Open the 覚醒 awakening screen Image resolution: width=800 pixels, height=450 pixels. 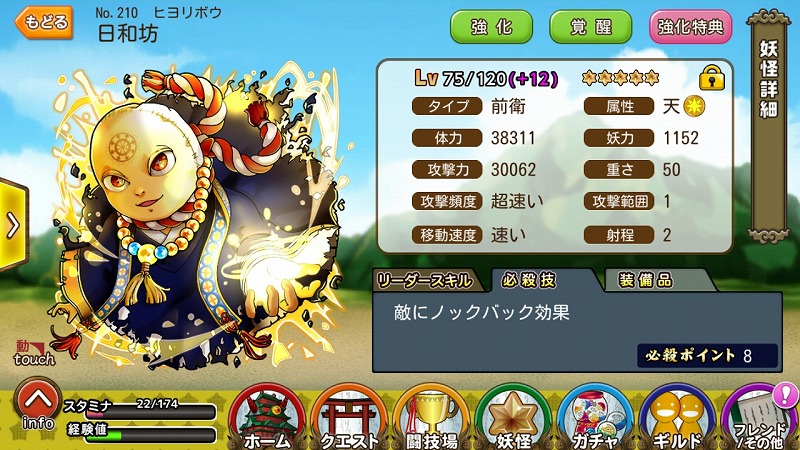[x=590, y=26]
